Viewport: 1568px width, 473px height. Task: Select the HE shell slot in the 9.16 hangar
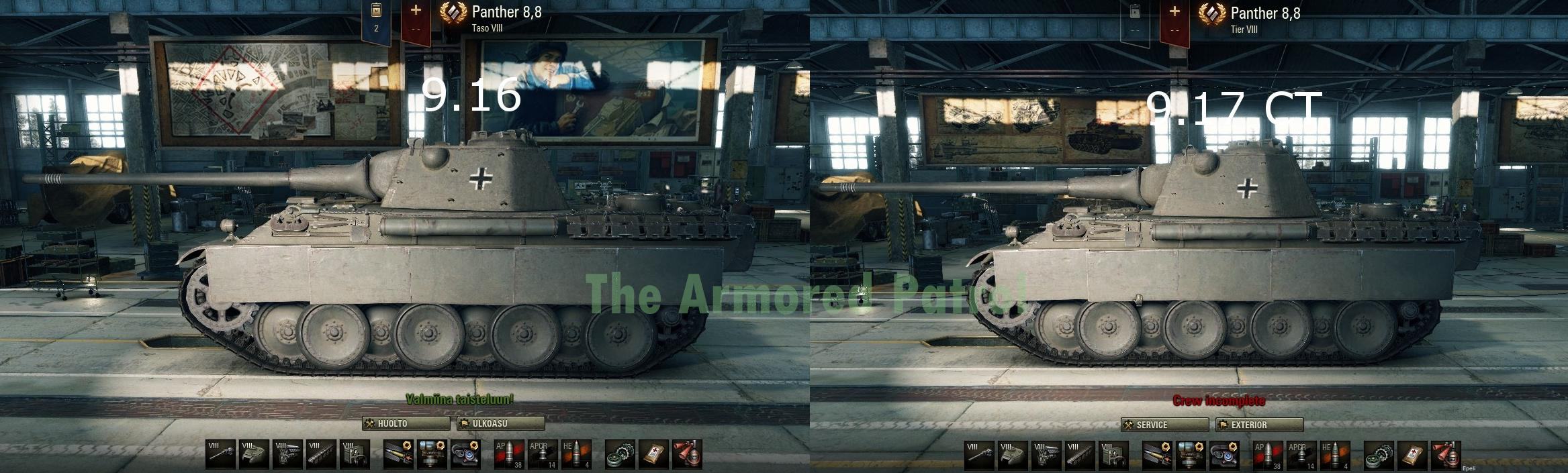pos(577,454)
